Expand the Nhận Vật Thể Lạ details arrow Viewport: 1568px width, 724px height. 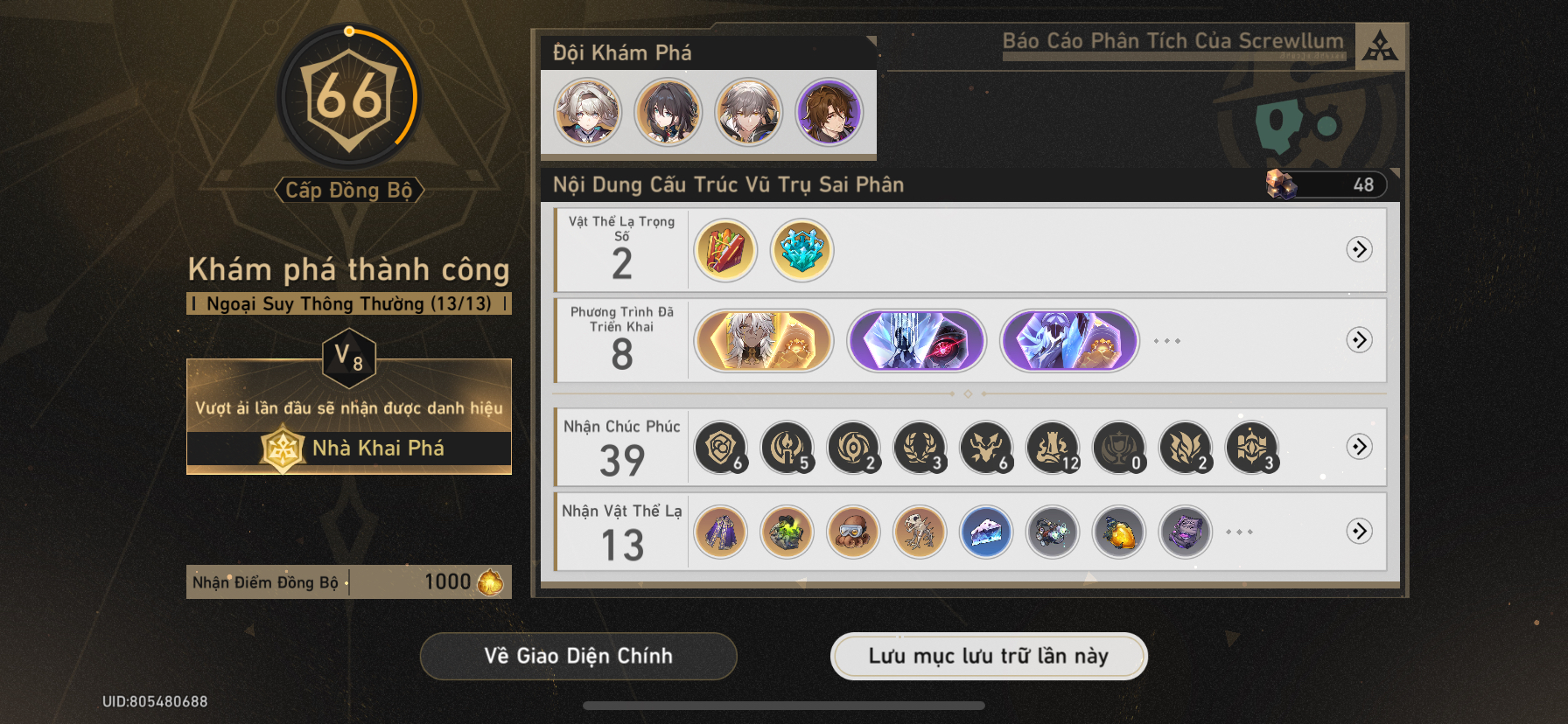point(1359,532)
